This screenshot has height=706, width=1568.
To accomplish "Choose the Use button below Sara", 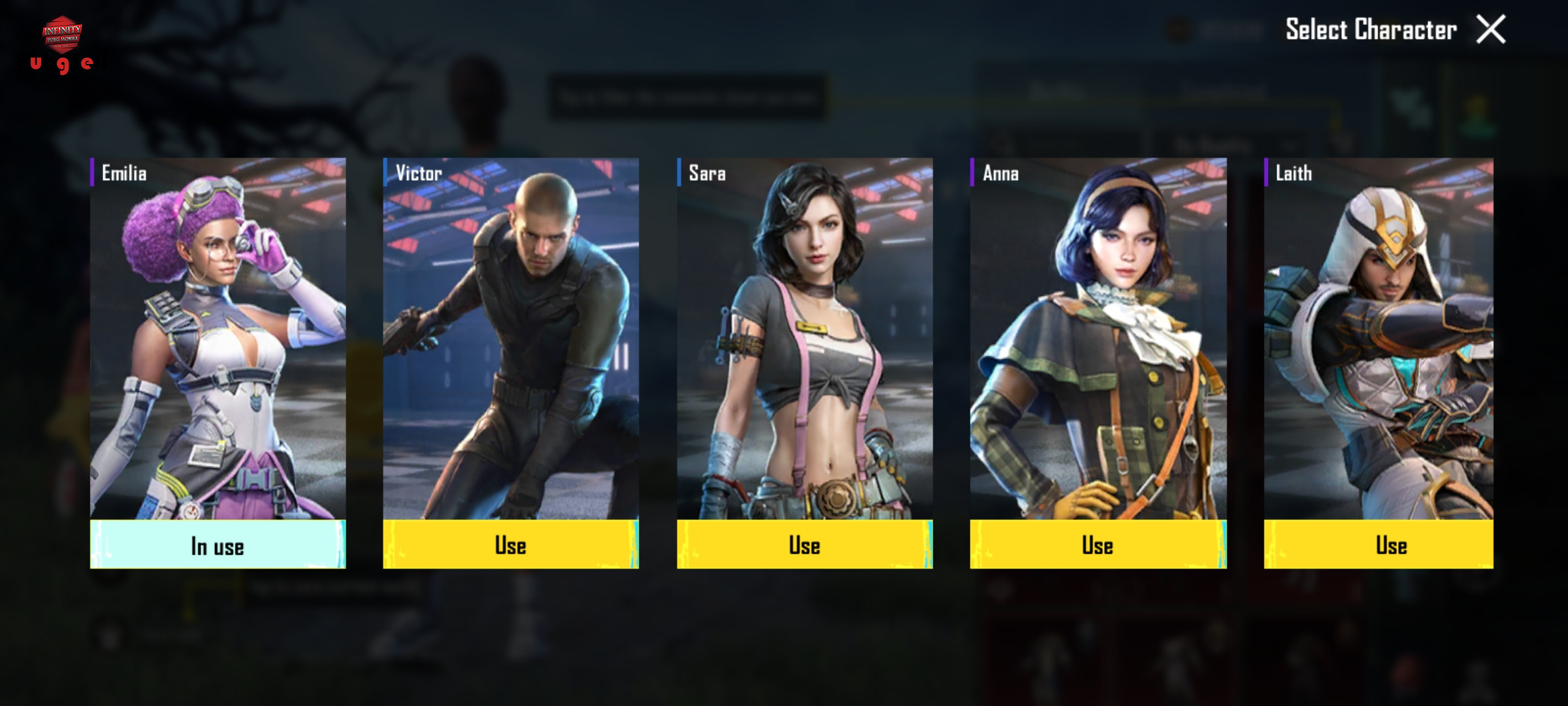I will [804, 545].
